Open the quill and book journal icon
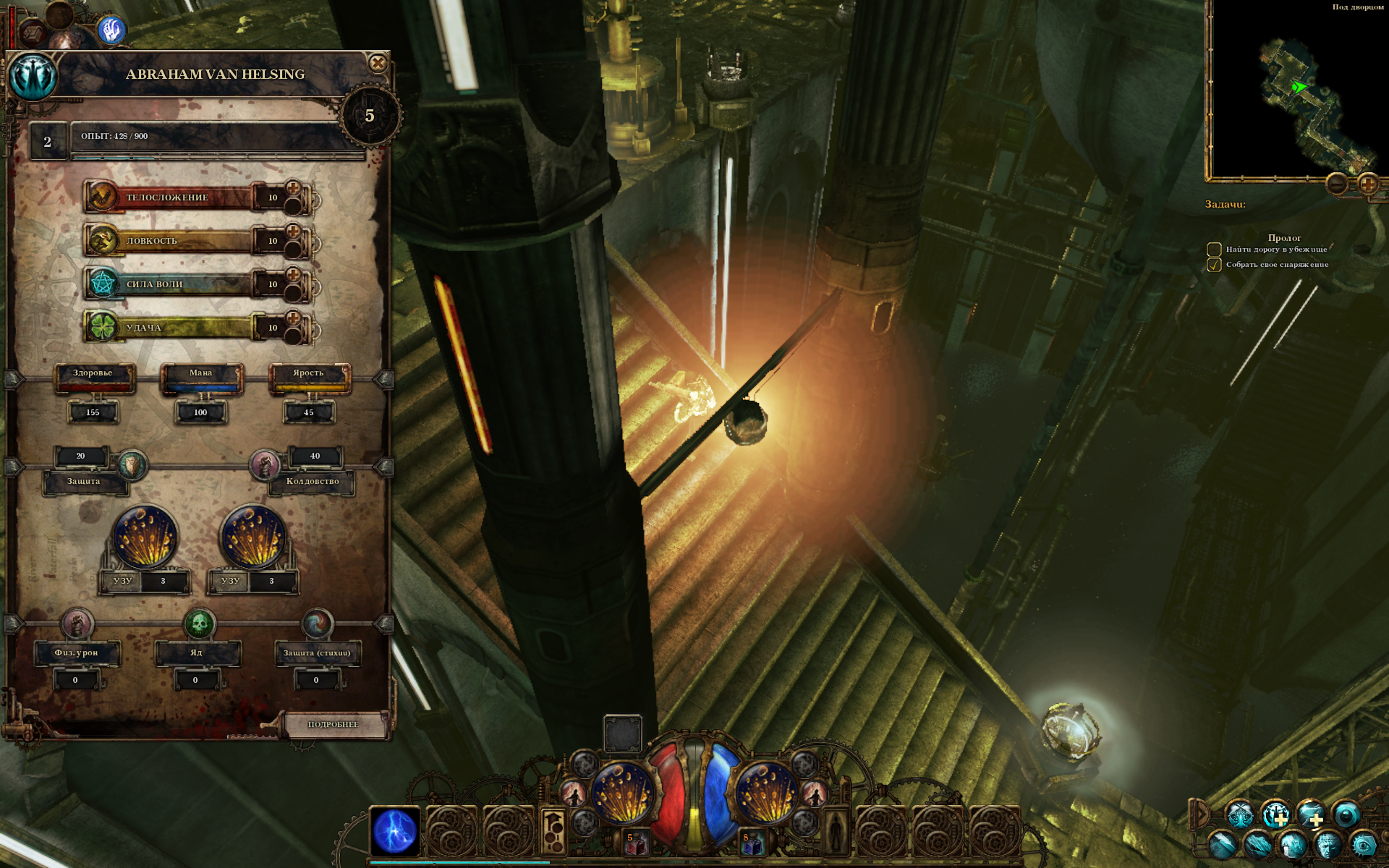Image resolution: width=1389 pixels, height=868 pixels. pyautogui.click(x=1223, y=845)
